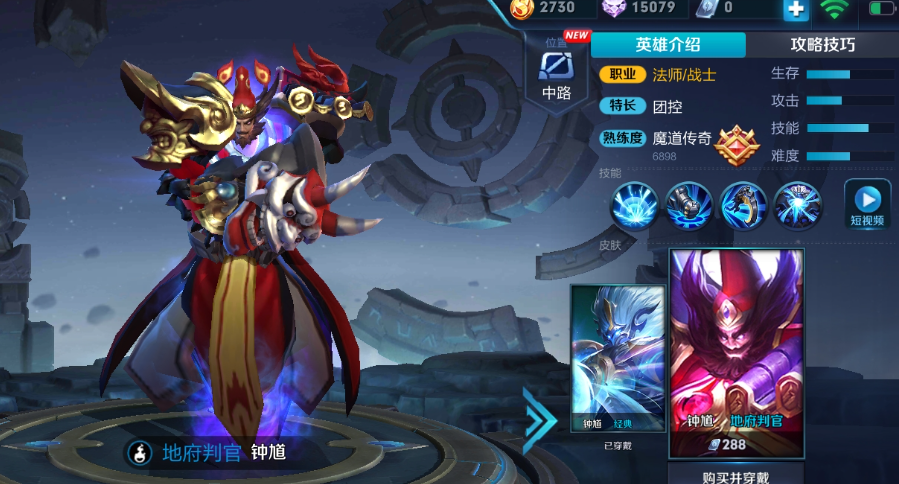The image size is (899, 484).
Task: Inspect the curved hook claw skill
Action: pyautogui.click(x=743, y=204)
